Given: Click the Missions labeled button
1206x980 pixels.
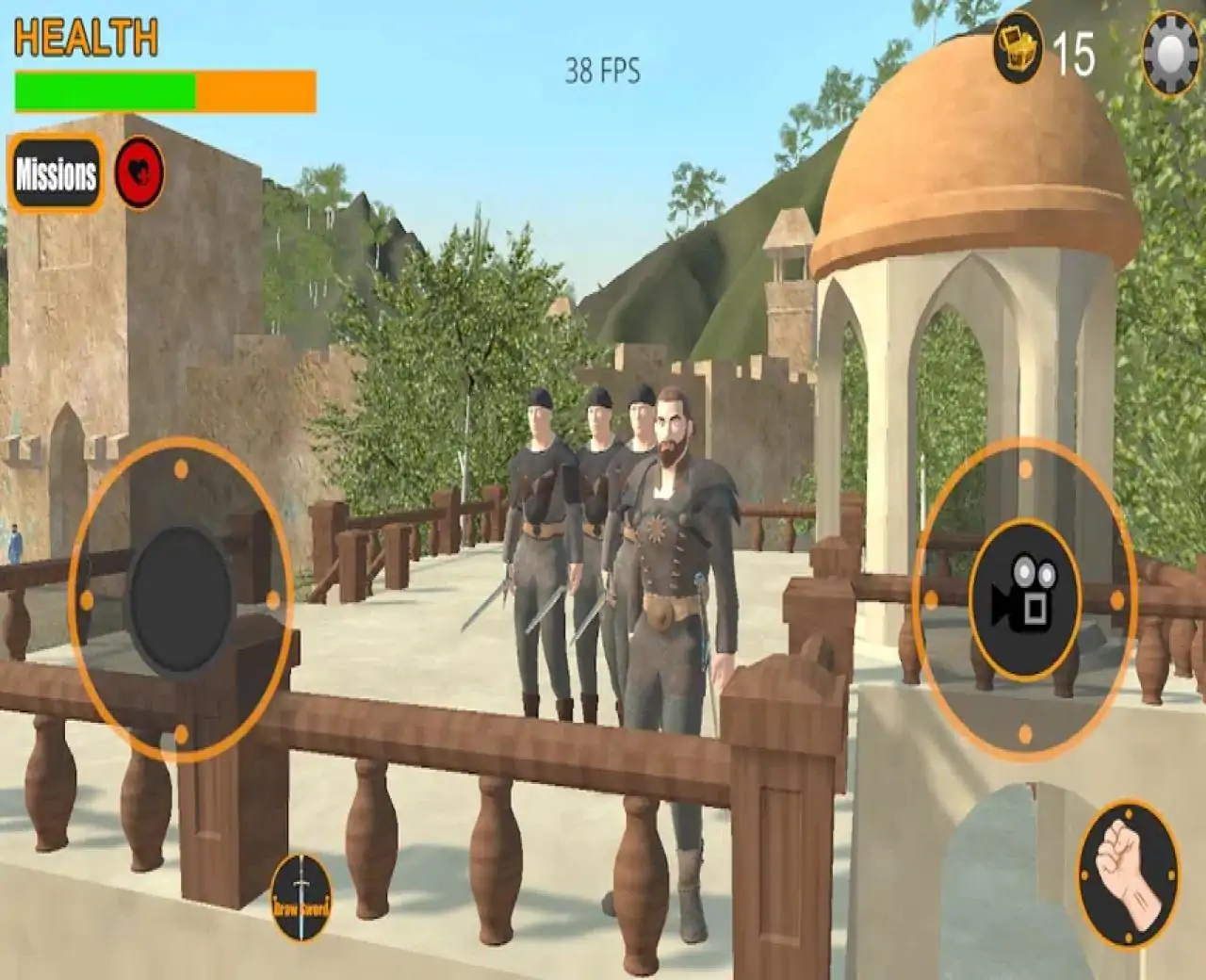Looking at the screenshot, I should 56,172.
